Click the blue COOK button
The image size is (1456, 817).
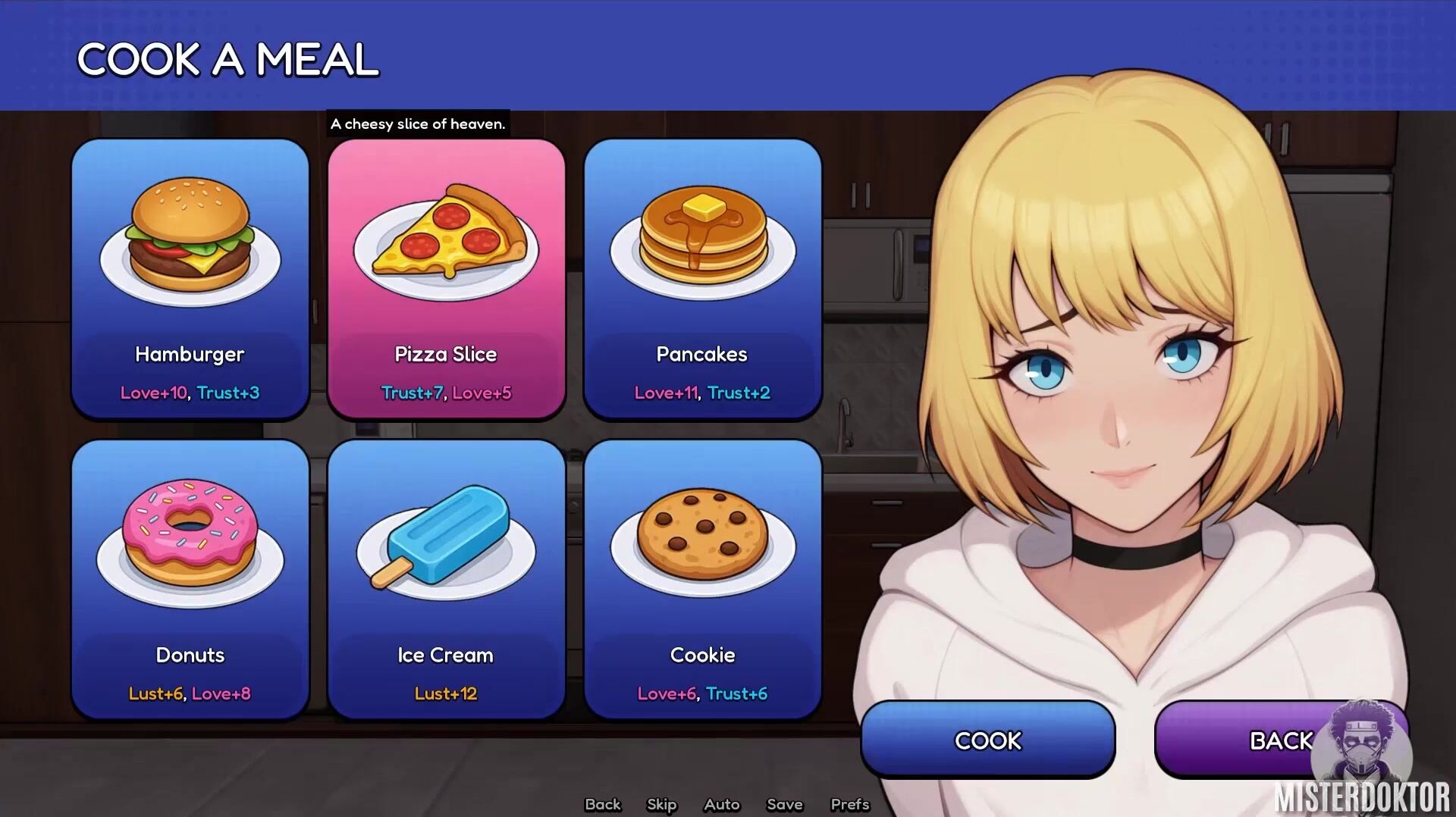(987, 740)
